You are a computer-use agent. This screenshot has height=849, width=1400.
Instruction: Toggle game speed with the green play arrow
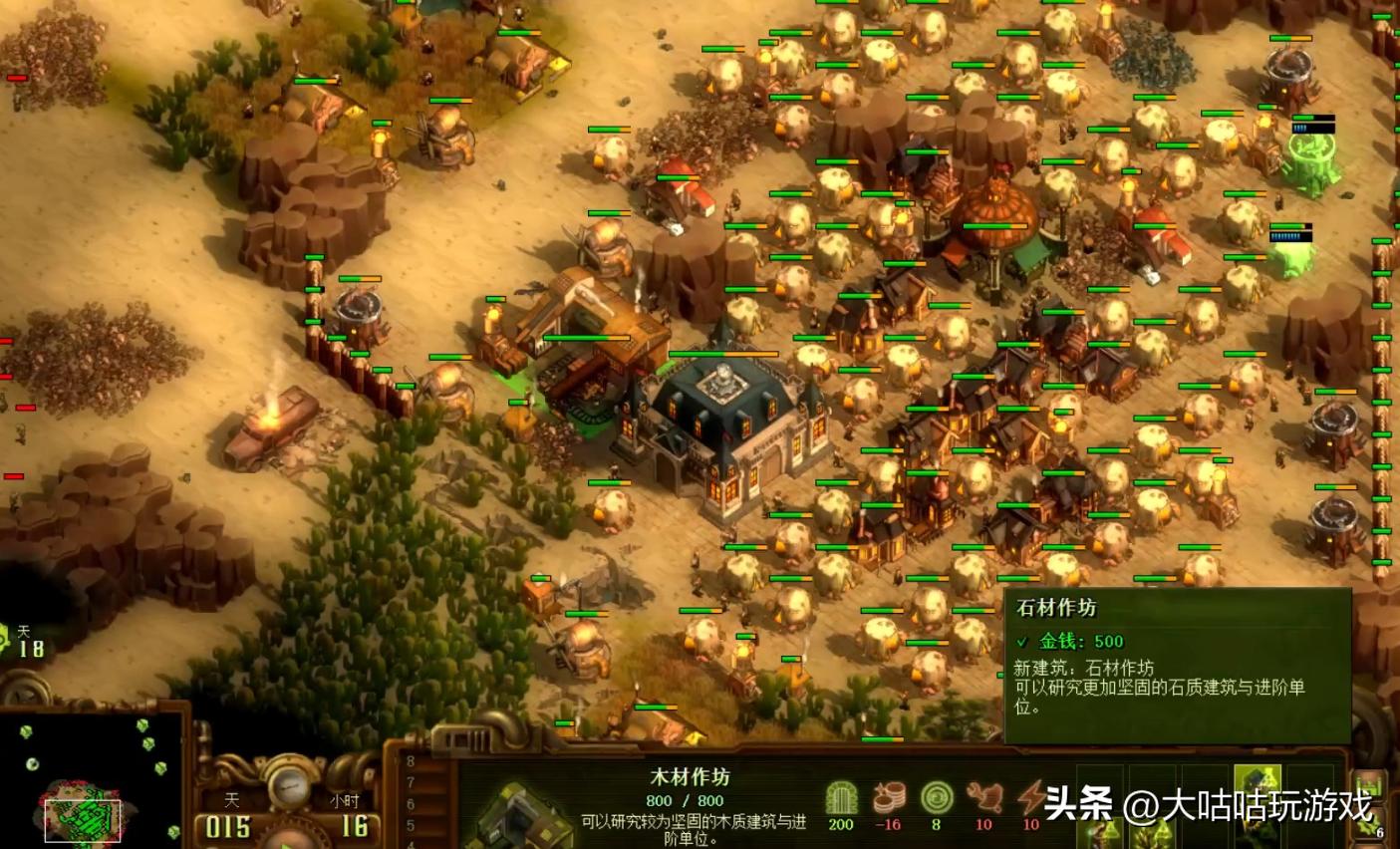coord(287,845)
